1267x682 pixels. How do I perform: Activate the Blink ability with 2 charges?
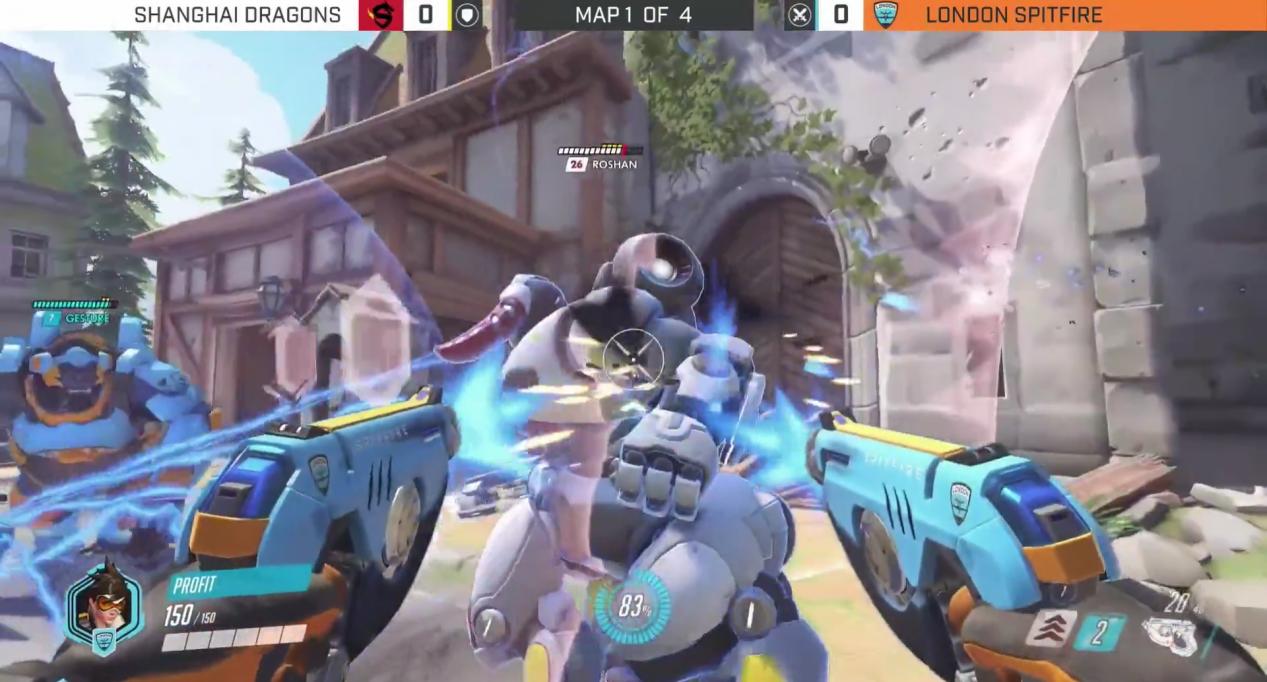point(1099,633)
